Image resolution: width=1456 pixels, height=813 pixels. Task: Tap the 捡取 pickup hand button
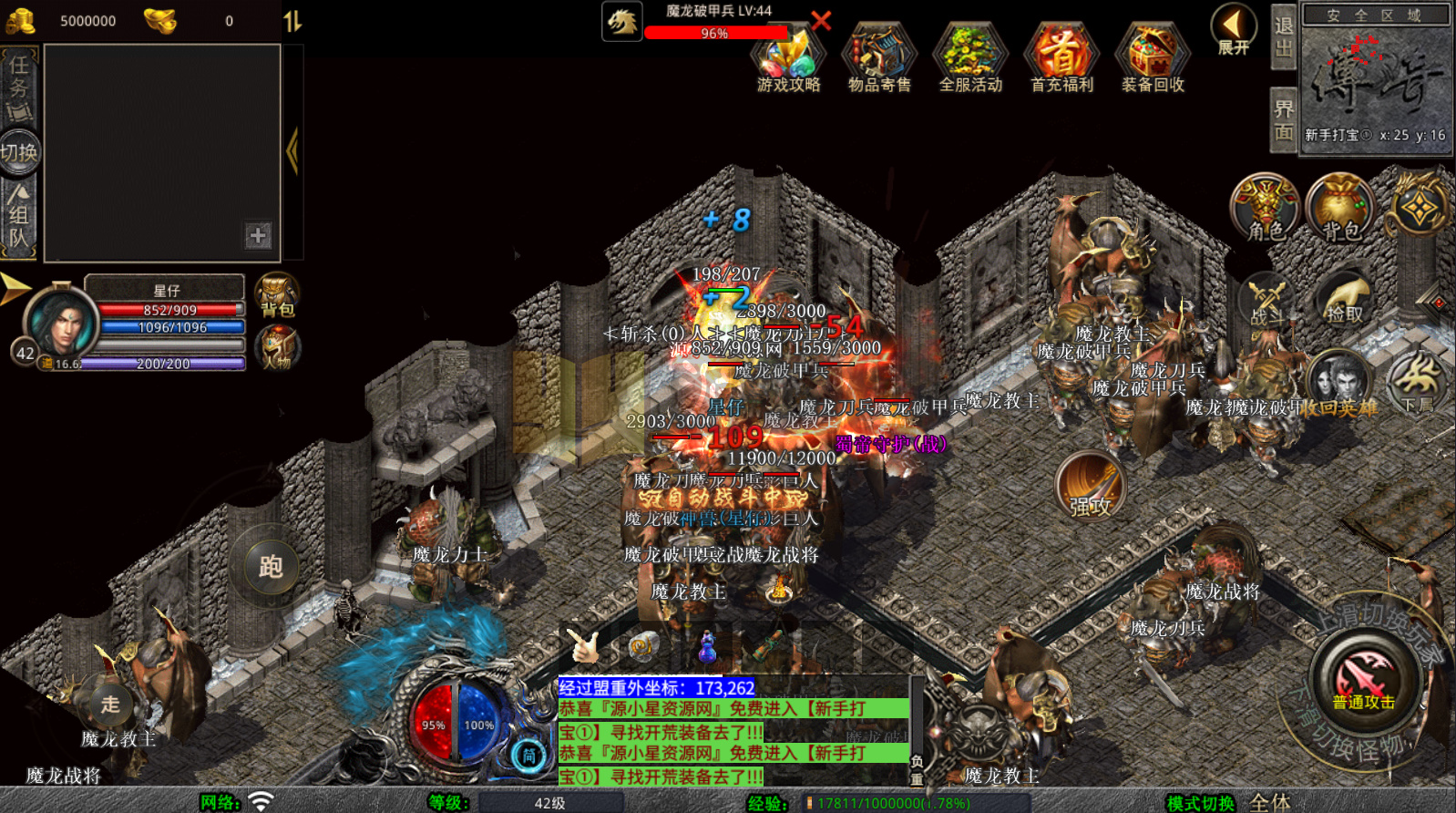click(1343, 300)
